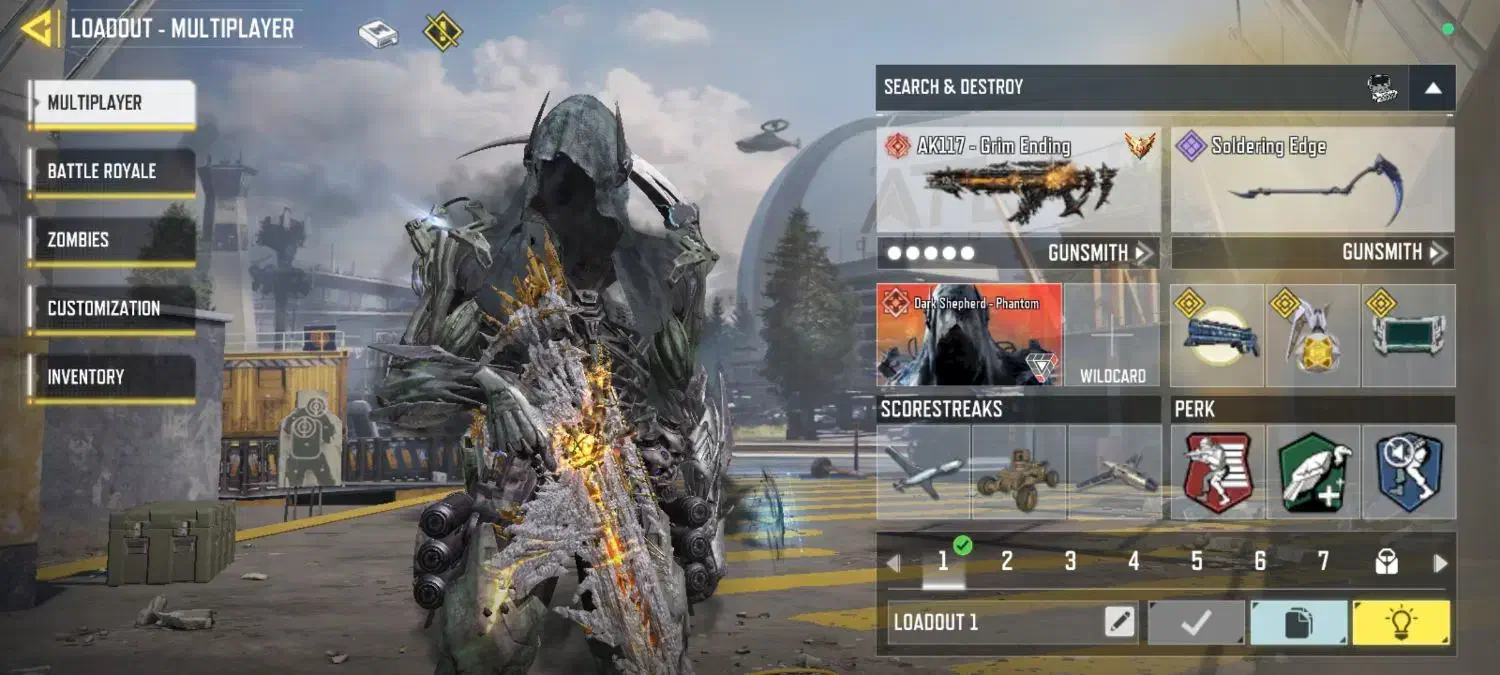
Task: Click the yellow lightbulb recommendation button
Action: pyautogui.click(x=1400, y=623)
